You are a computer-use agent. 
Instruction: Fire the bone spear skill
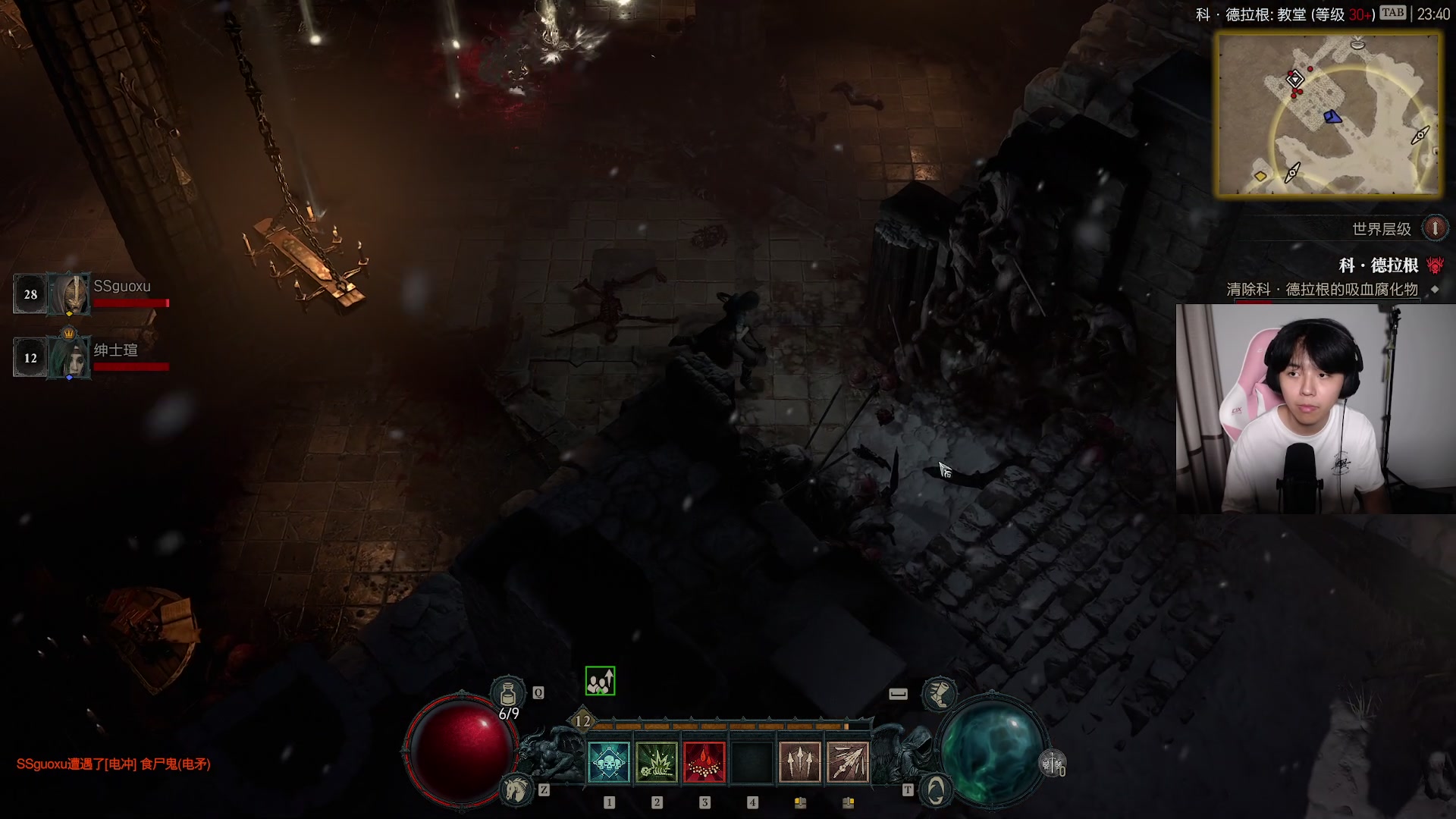click(848, 762)
